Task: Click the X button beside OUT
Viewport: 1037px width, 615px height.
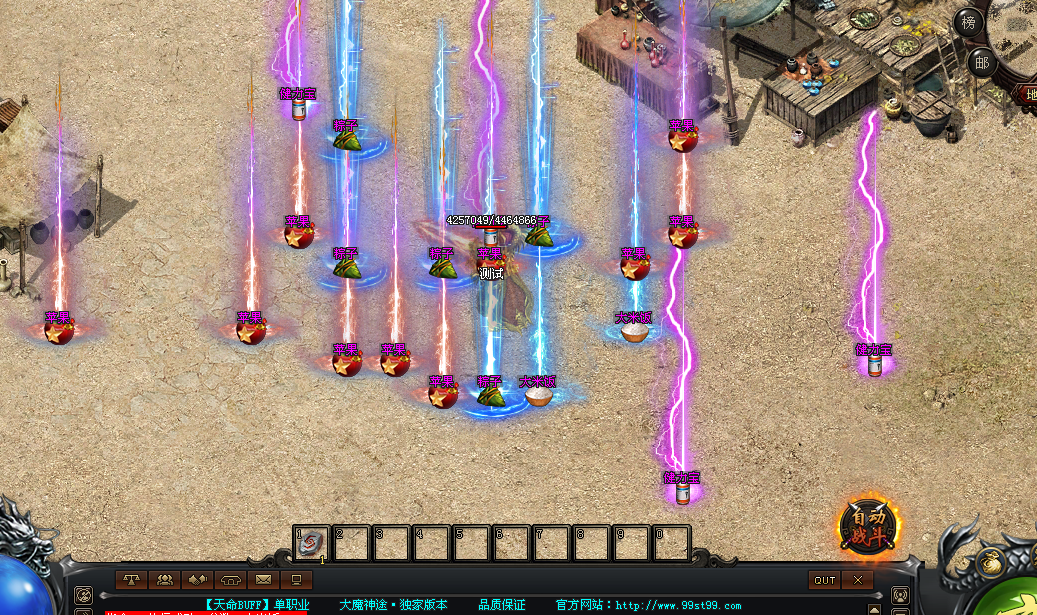Action: tap(857, 580)
